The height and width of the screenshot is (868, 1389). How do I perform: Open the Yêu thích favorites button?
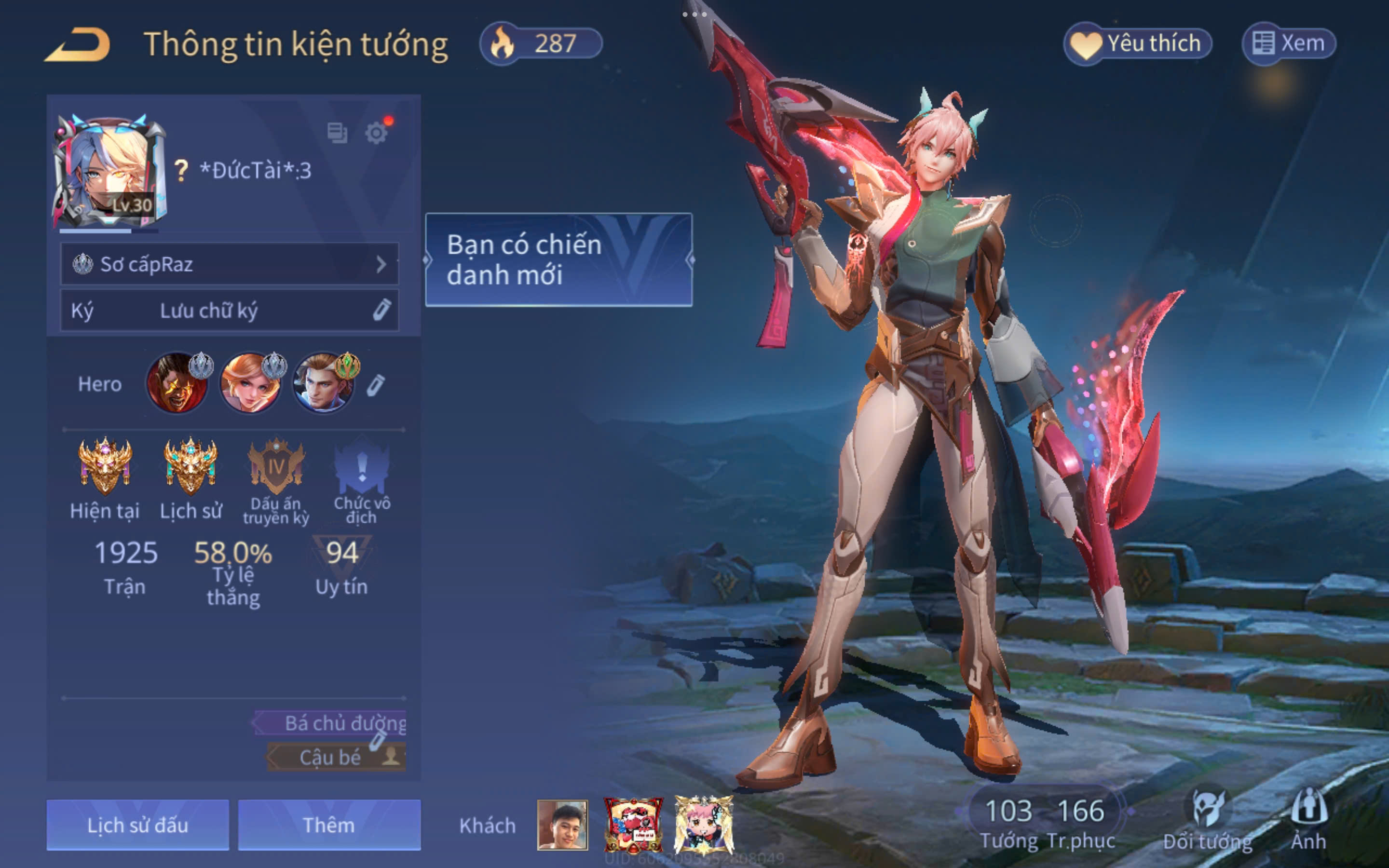(x=1138, y=43)
